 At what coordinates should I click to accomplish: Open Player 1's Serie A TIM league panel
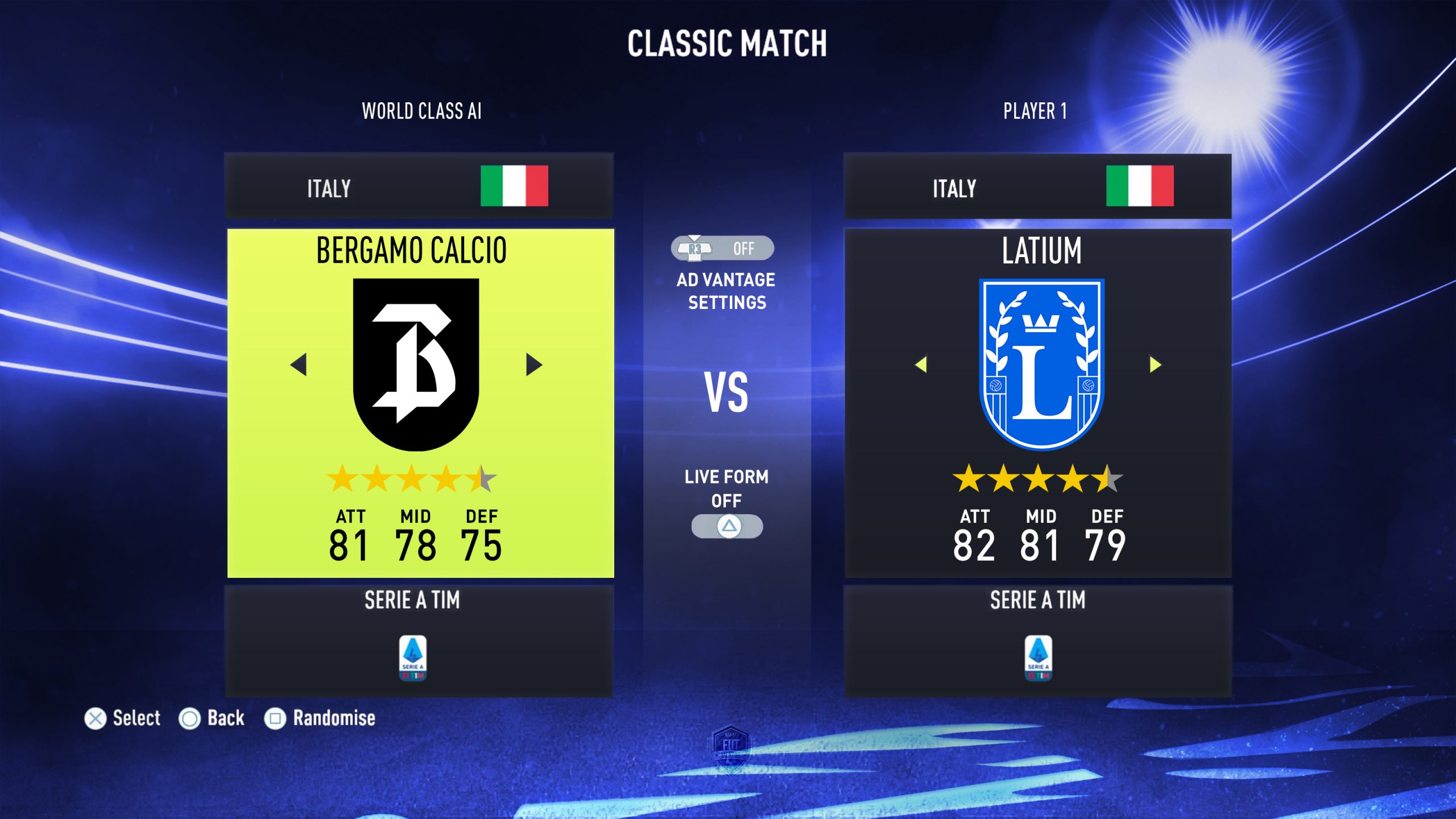[x=1037, y=641]
